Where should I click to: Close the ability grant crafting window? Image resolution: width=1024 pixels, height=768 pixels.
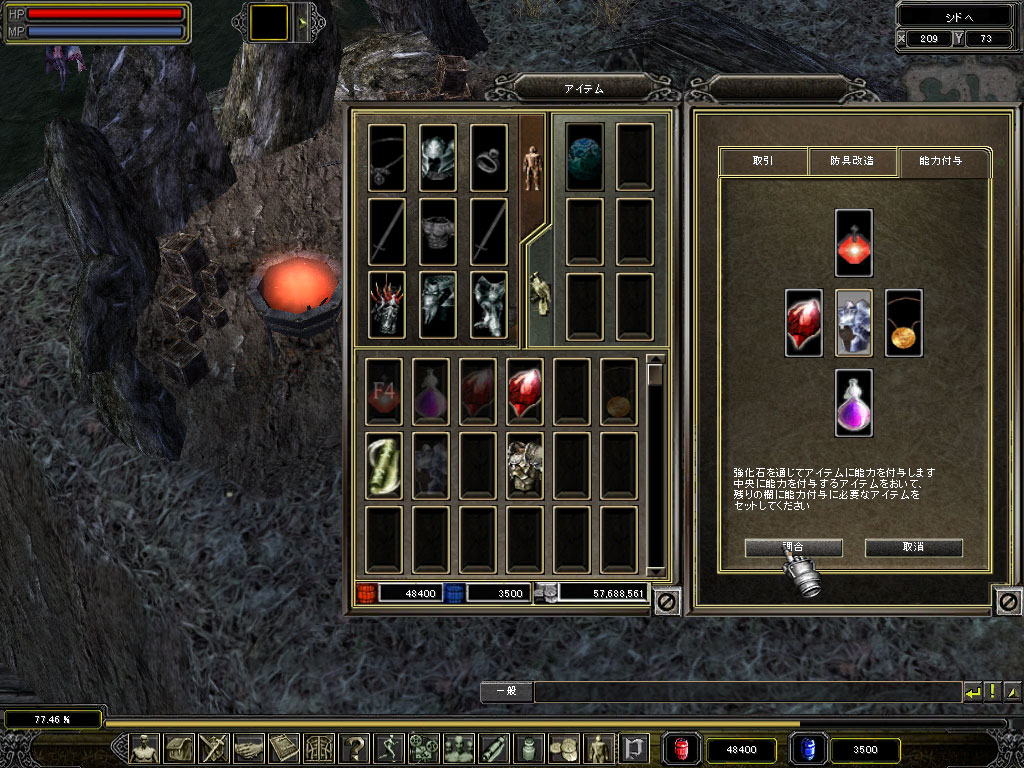coord(1008,602)
